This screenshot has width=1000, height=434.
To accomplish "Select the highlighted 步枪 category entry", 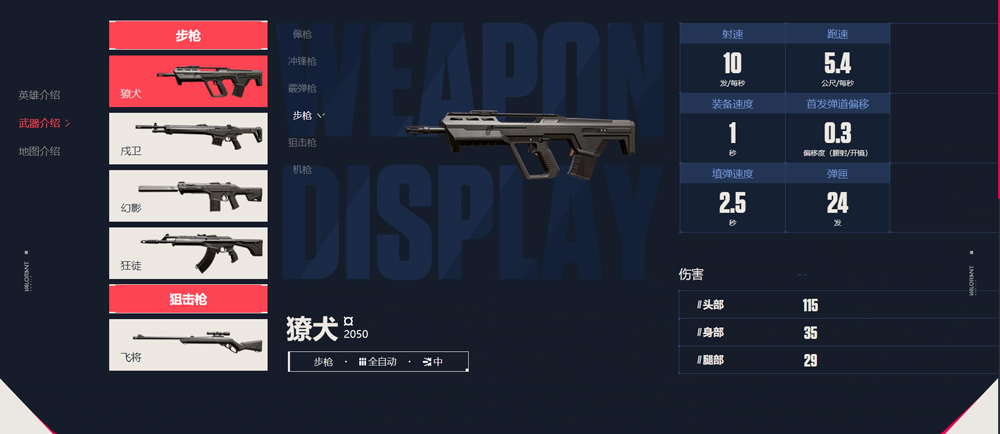I will (303, 116).
